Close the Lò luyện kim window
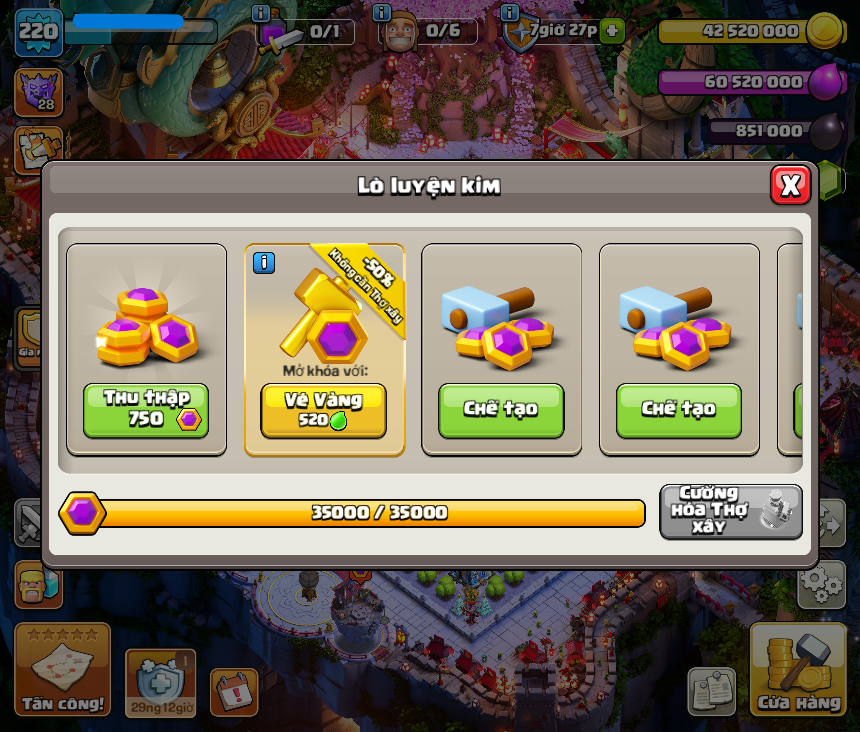 (790, 185)
